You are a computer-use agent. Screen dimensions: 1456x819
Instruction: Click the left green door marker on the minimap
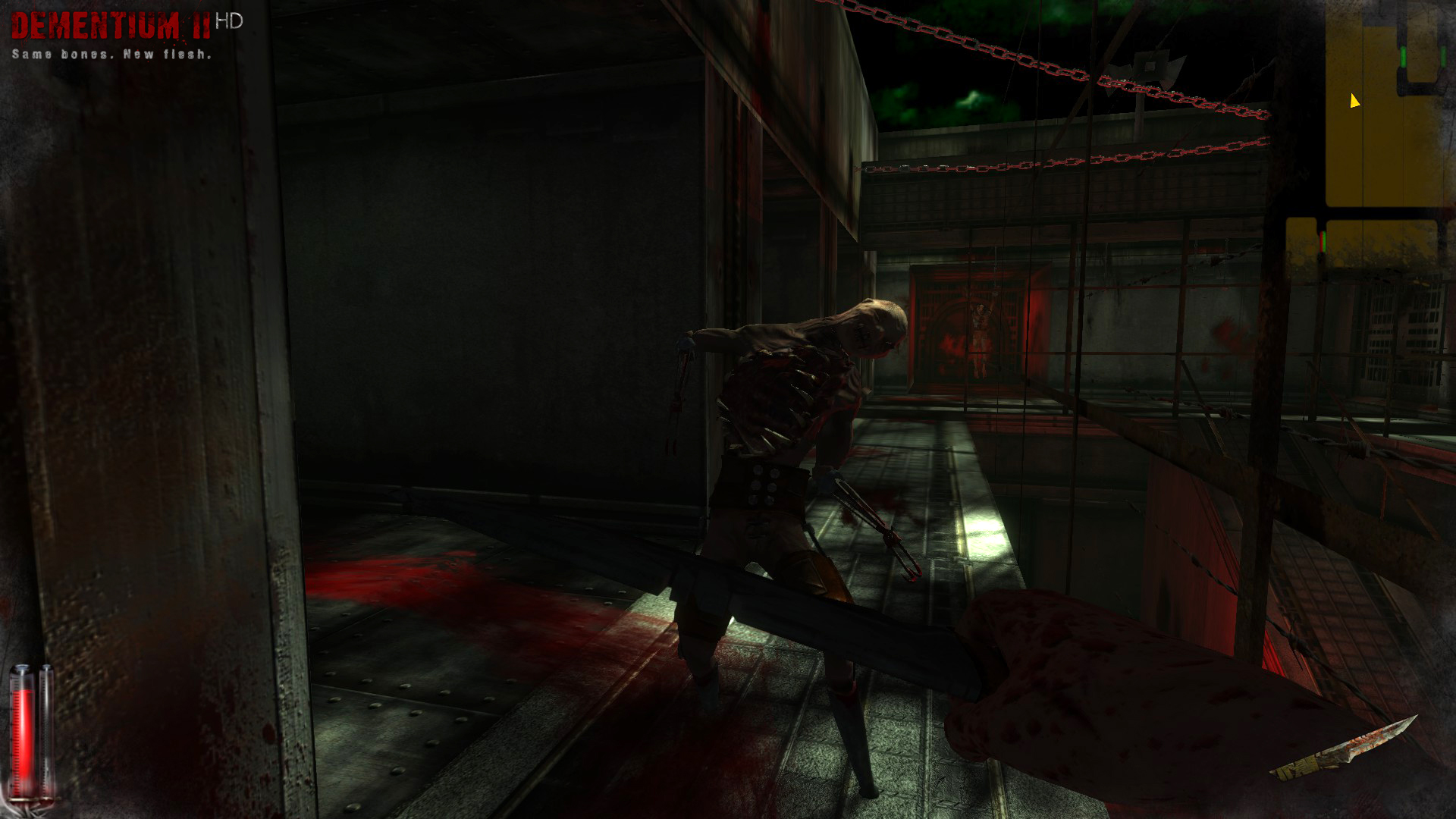click(x=1402, y=56)
